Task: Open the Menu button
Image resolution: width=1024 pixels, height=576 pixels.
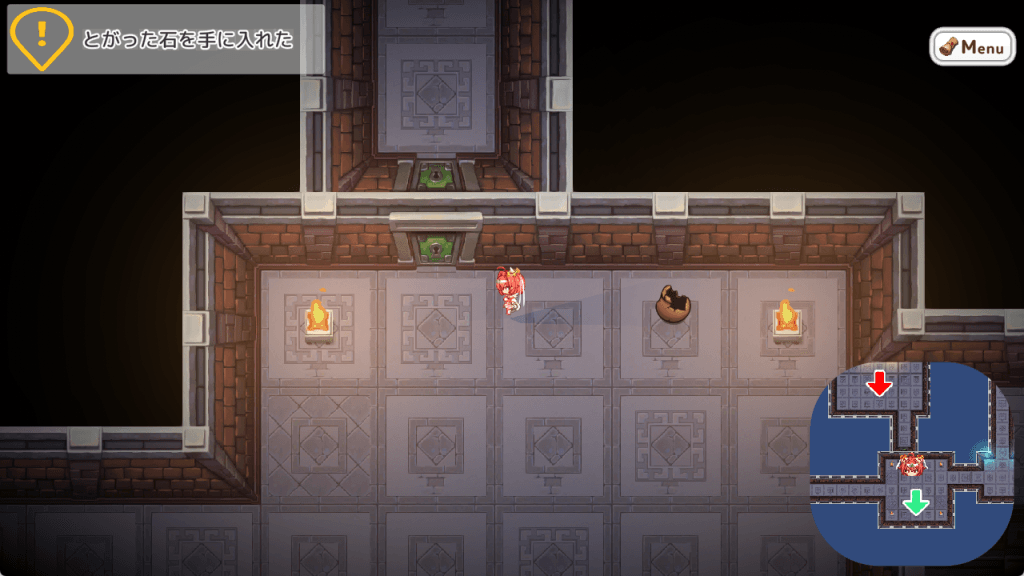Action: [972, 46]
